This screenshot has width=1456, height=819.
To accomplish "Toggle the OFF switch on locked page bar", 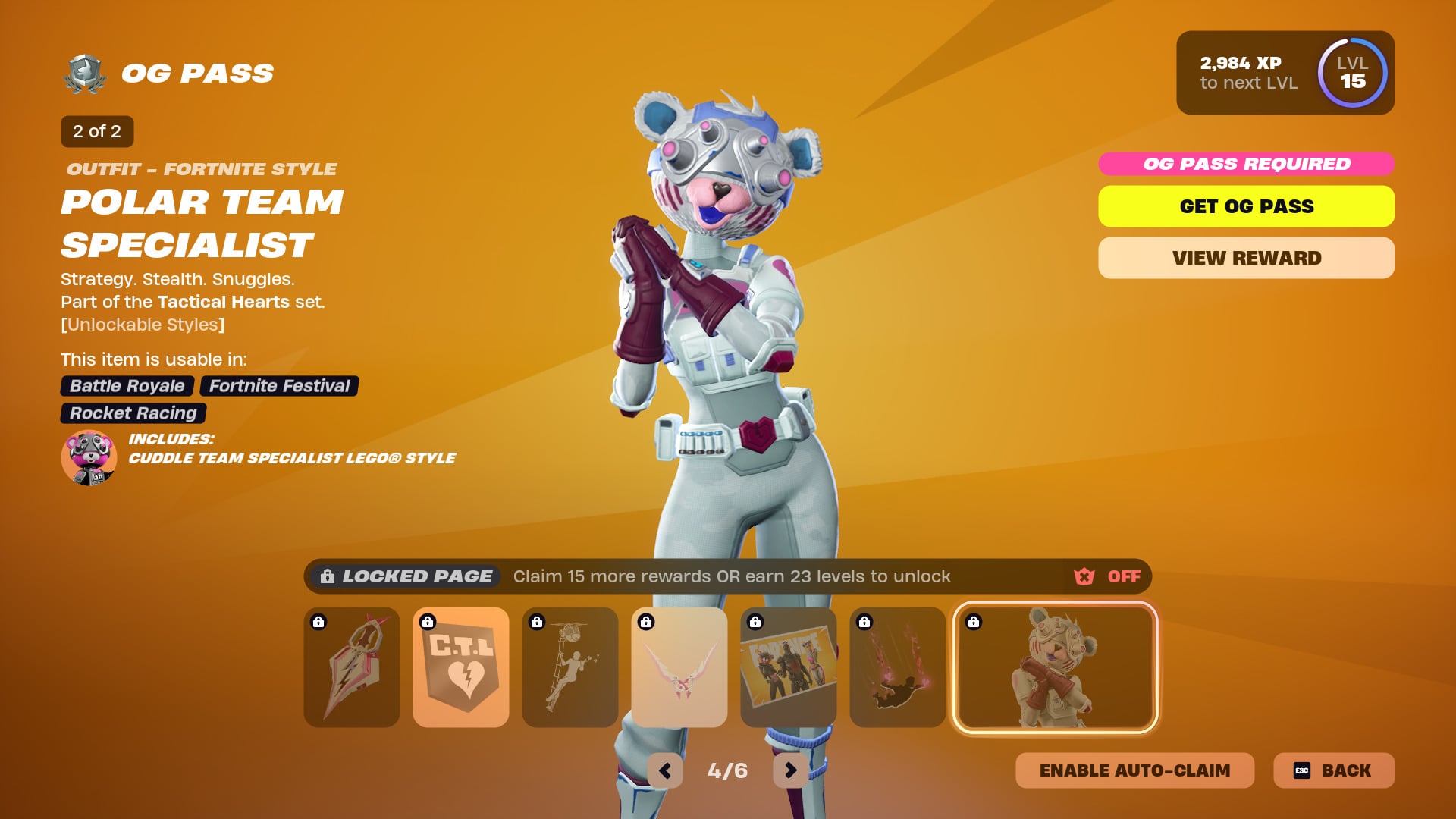I will pyautogui.click(x=1108, y=576).
